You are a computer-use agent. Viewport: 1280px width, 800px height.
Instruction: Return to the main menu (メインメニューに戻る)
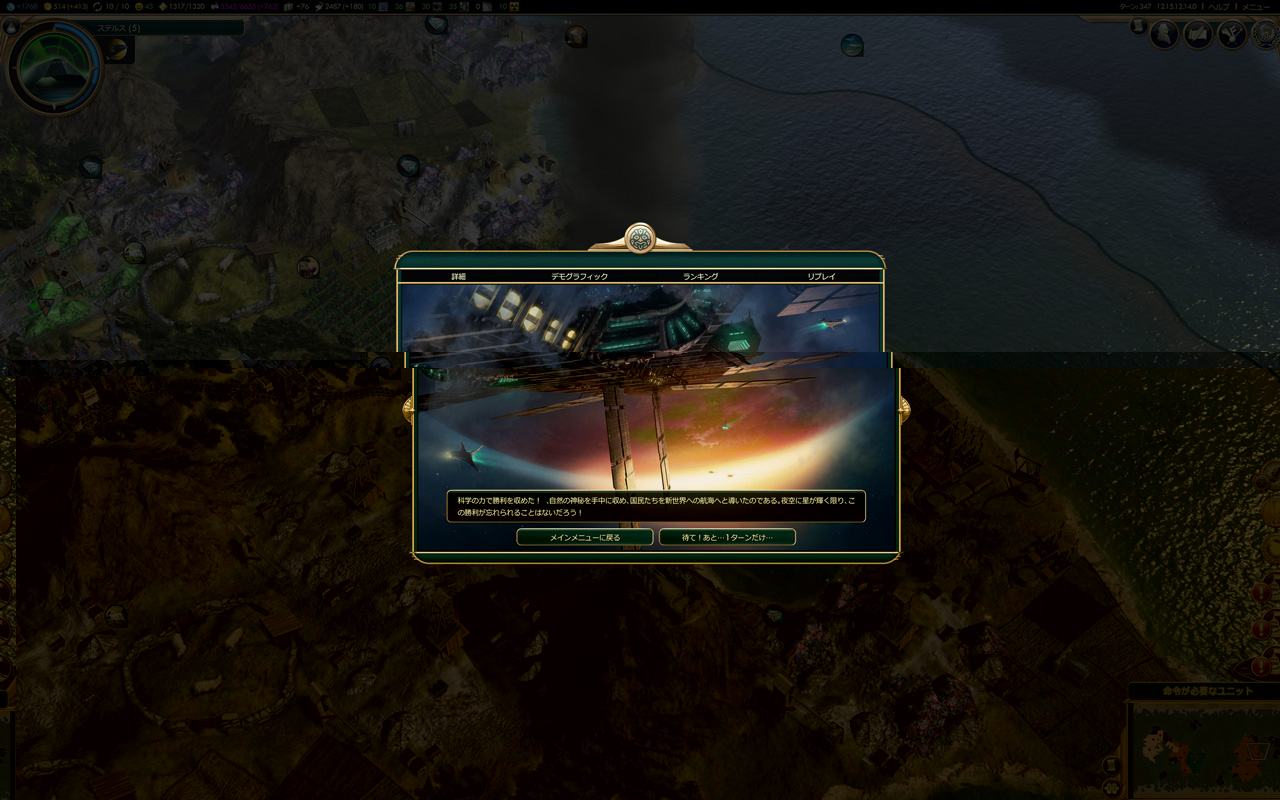pos(585,537)
